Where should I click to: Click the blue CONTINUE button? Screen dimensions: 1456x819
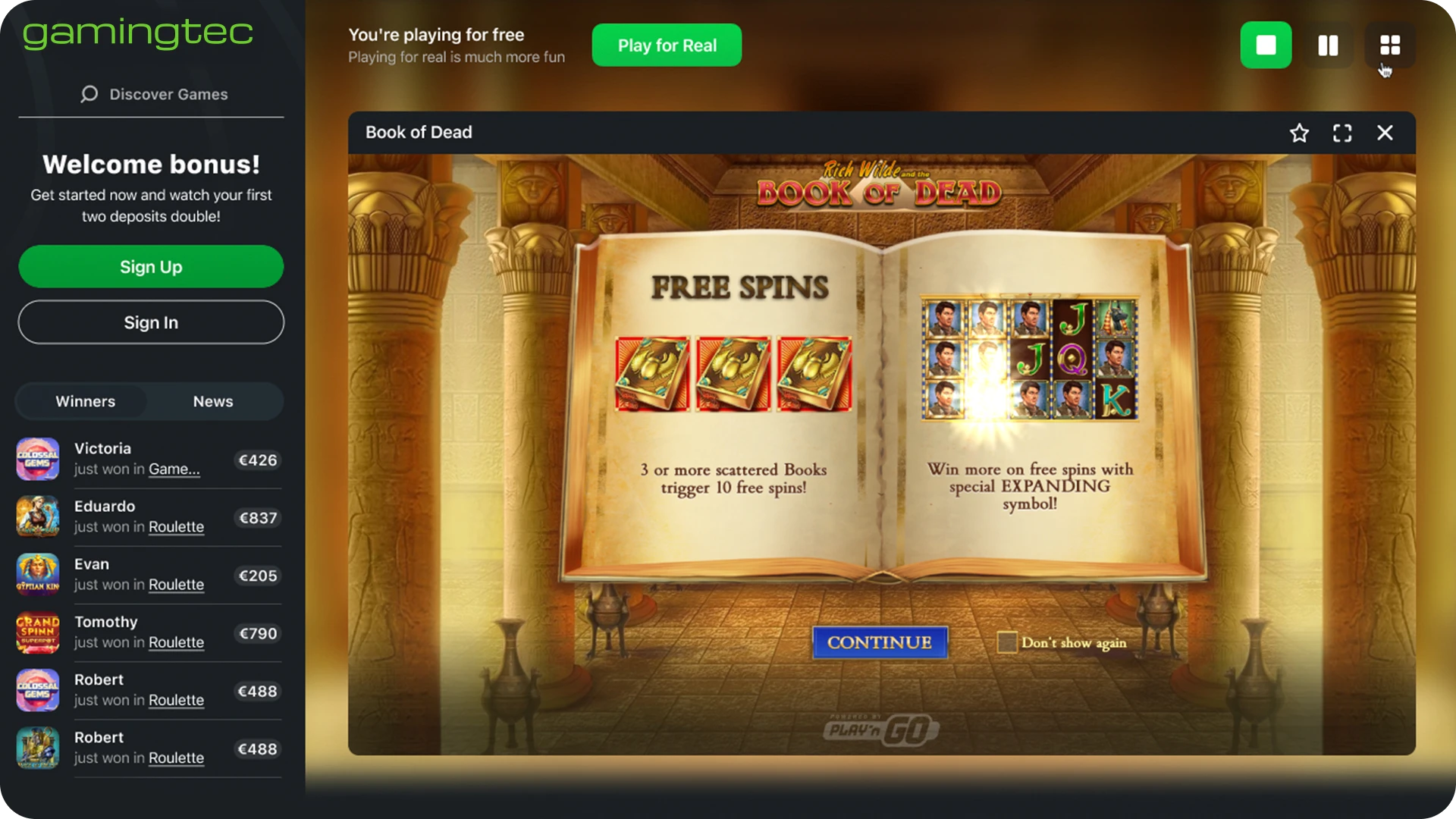pos(880,642)
